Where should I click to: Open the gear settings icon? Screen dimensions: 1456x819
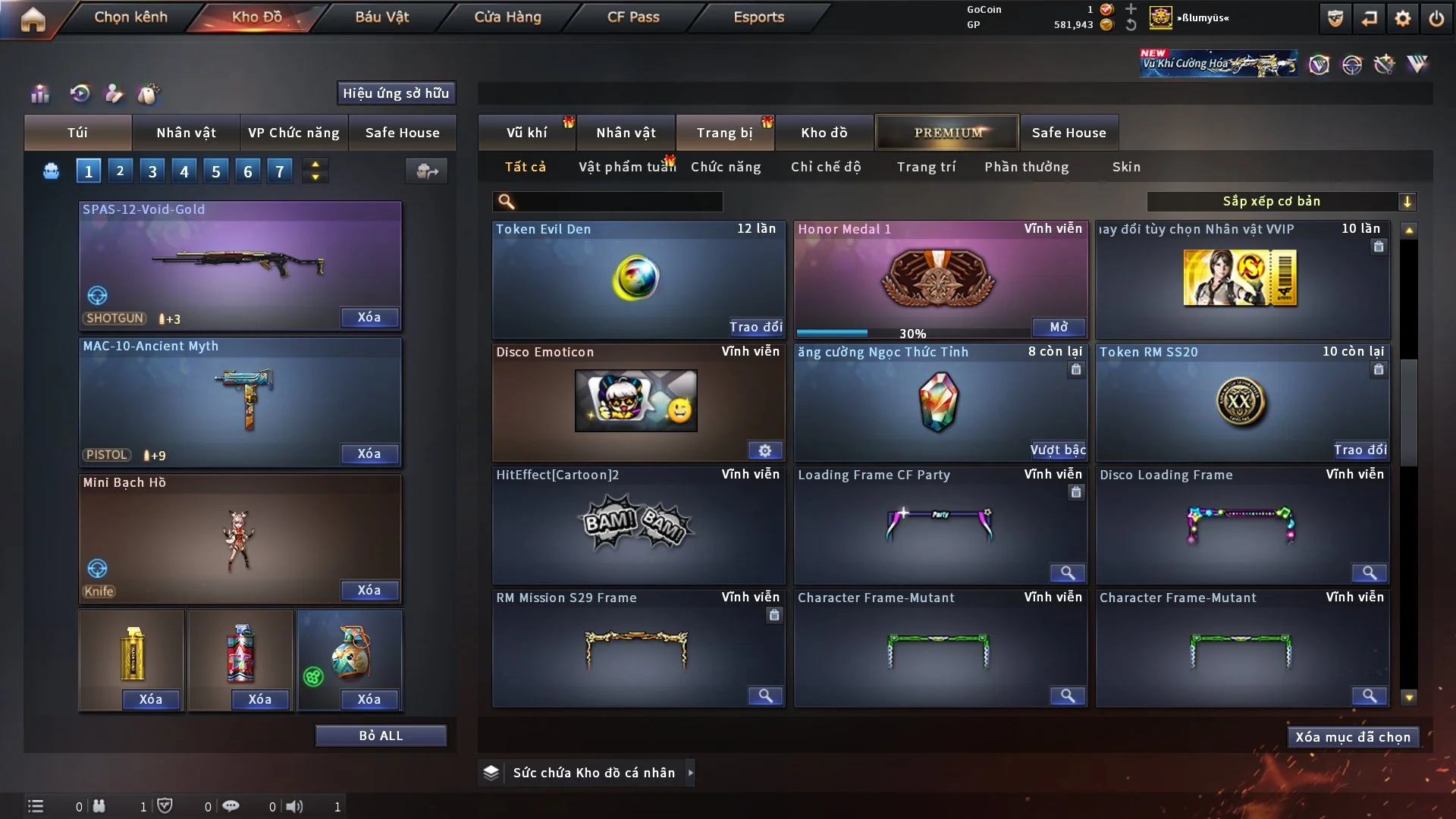tap(1402, 18)
